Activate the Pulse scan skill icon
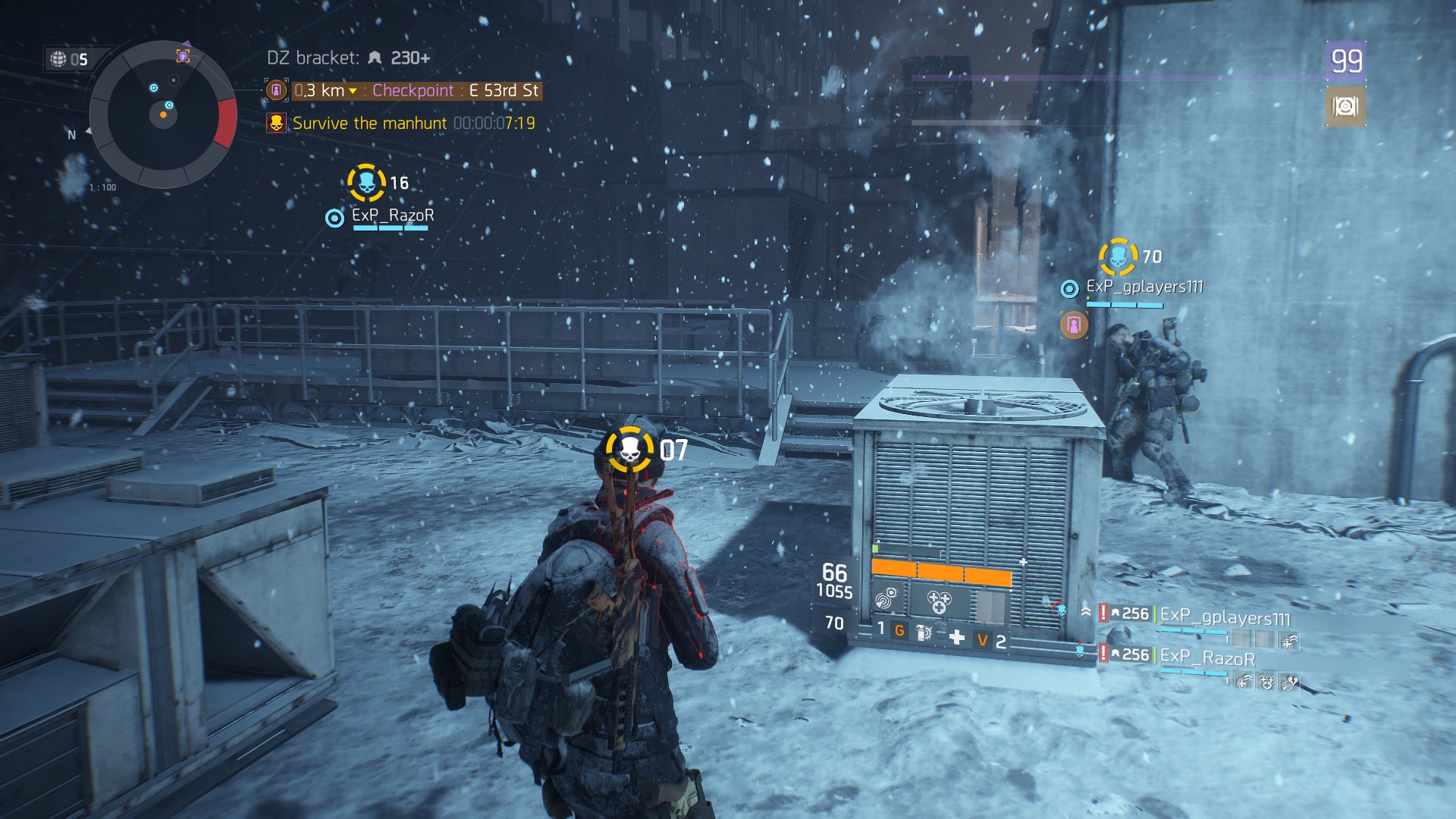The height and width of the screenshot is (819, 1456). click(886, 600)
